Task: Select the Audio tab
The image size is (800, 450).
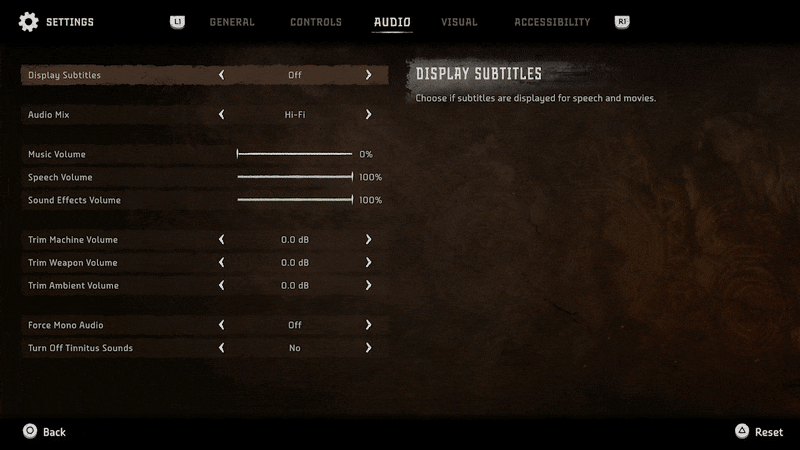Action: (x=392, y=22)
